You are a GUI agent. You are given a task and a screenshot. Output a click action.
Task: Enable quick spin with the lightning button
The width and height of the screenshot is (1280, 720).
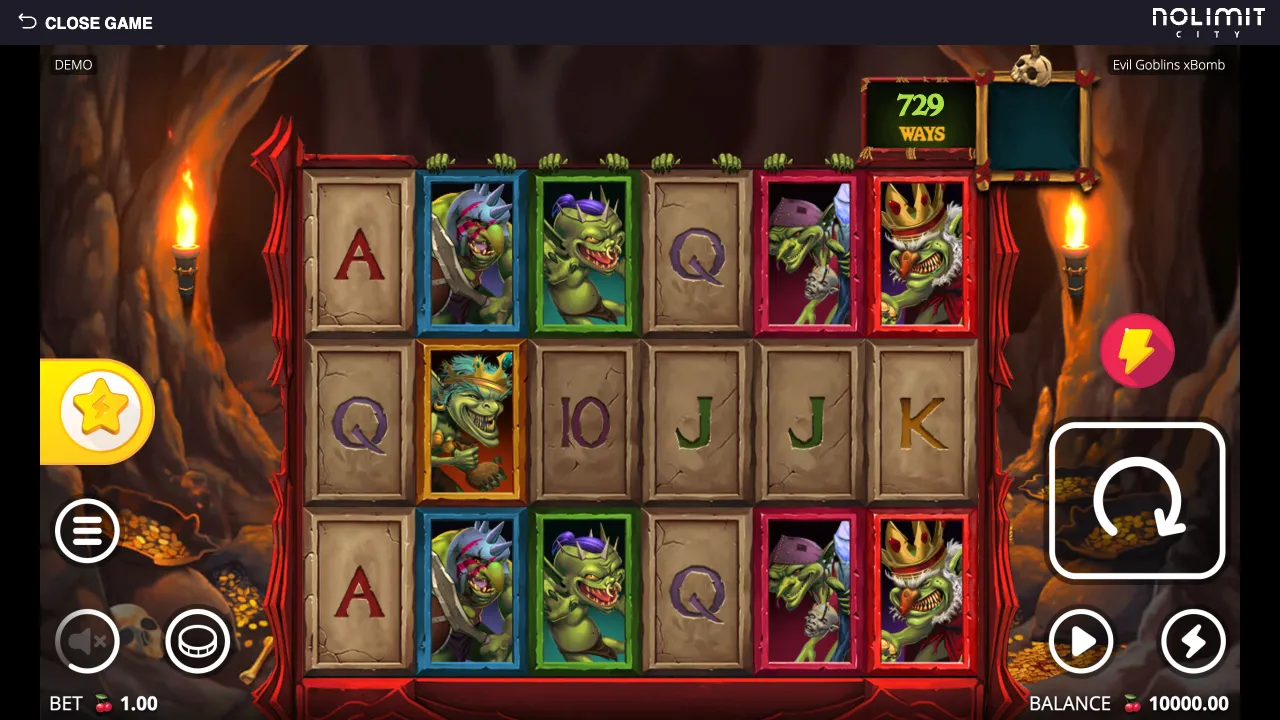(1192, 642)
